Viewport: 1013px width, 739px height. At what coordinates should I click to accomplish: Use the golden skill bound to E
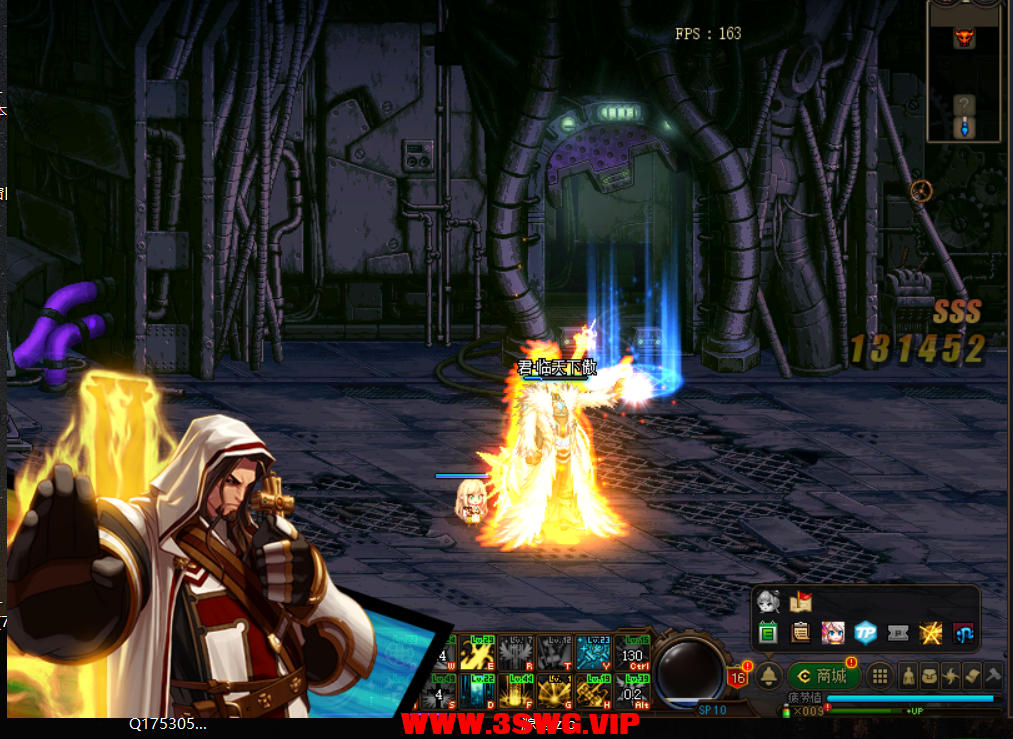click(x=479, y=653)
